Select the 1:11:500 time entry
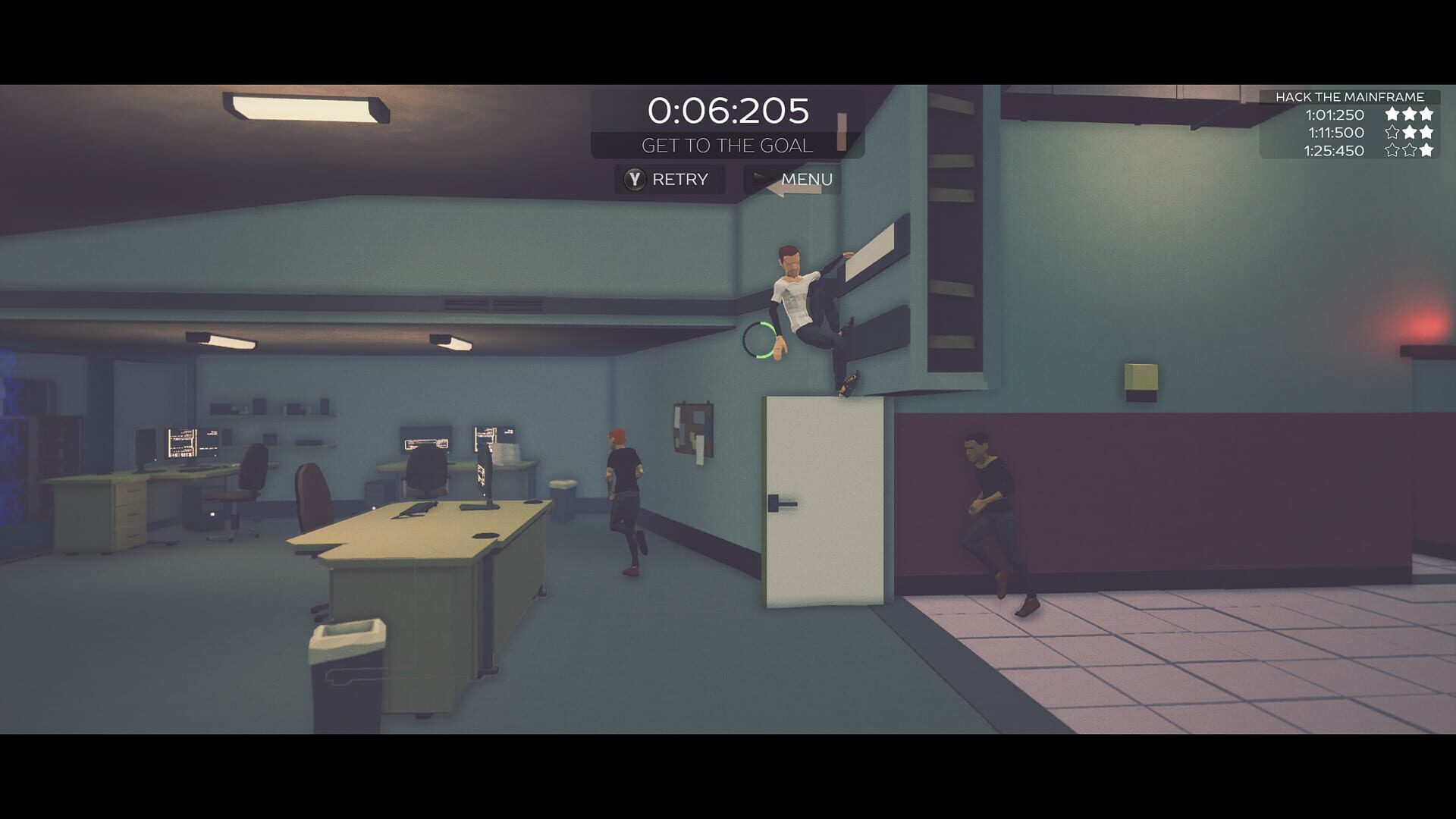This screenshot has width=1456, height=819. click(x=1335, y=133)
